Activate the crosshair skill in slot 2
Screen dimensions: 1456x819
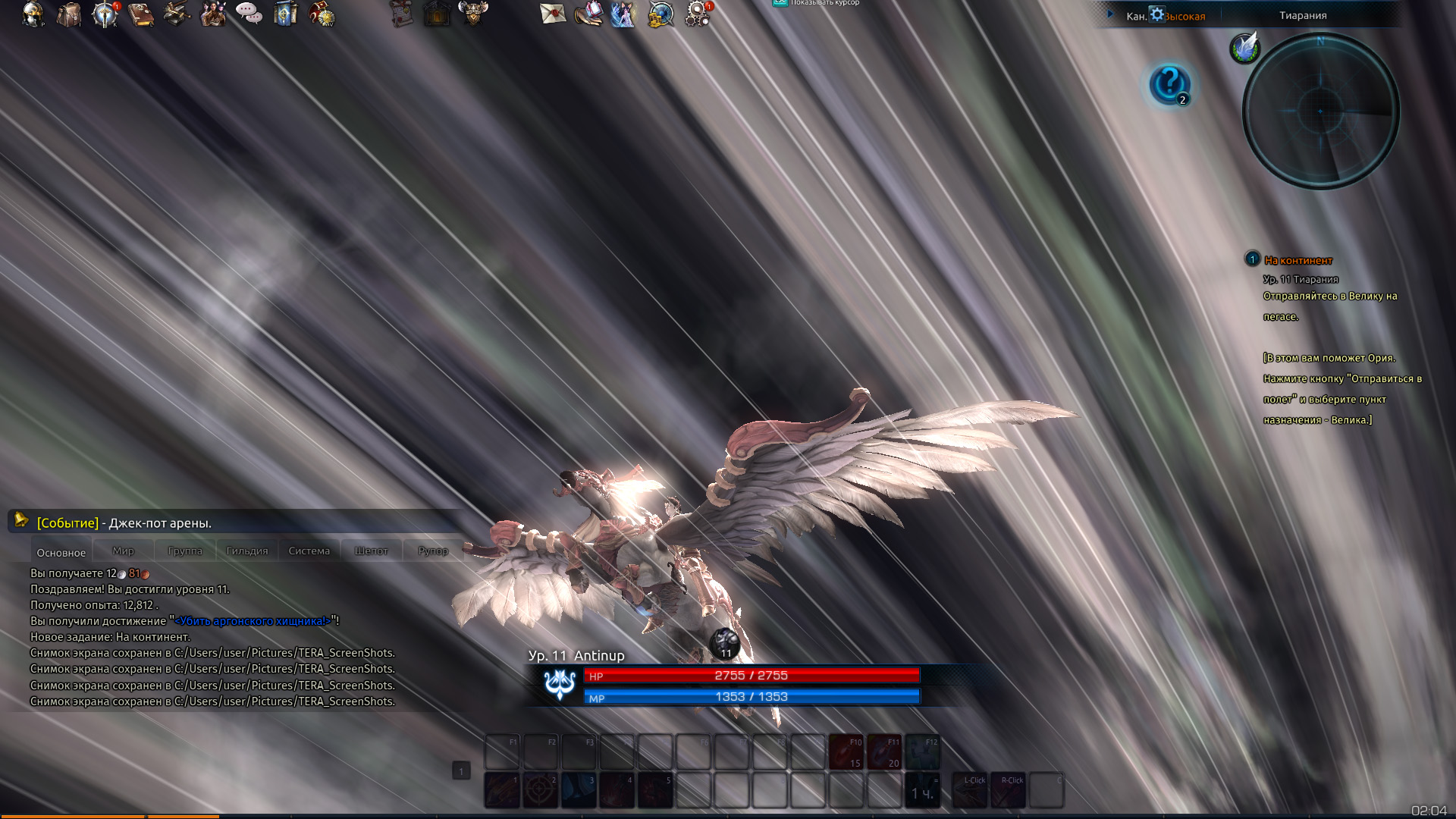[540, 790]
